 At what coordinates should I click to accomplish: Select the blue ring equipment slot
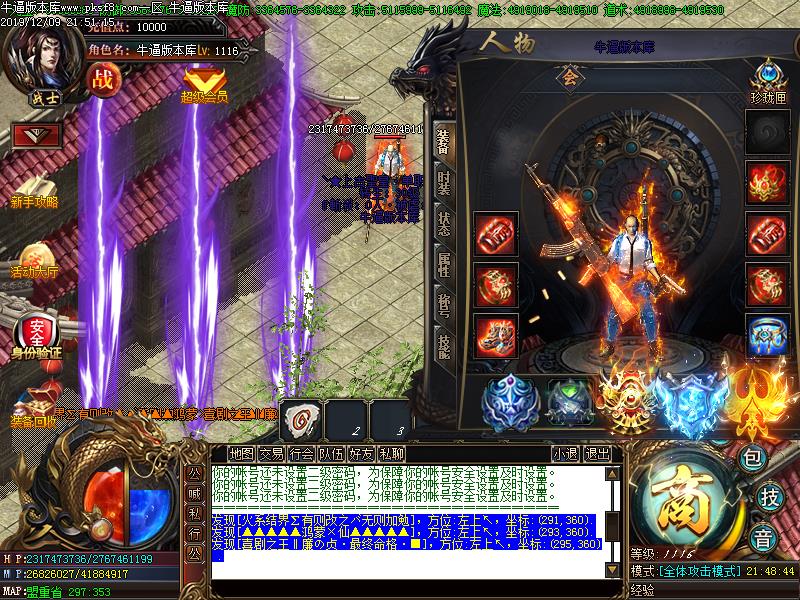[767, 333]
